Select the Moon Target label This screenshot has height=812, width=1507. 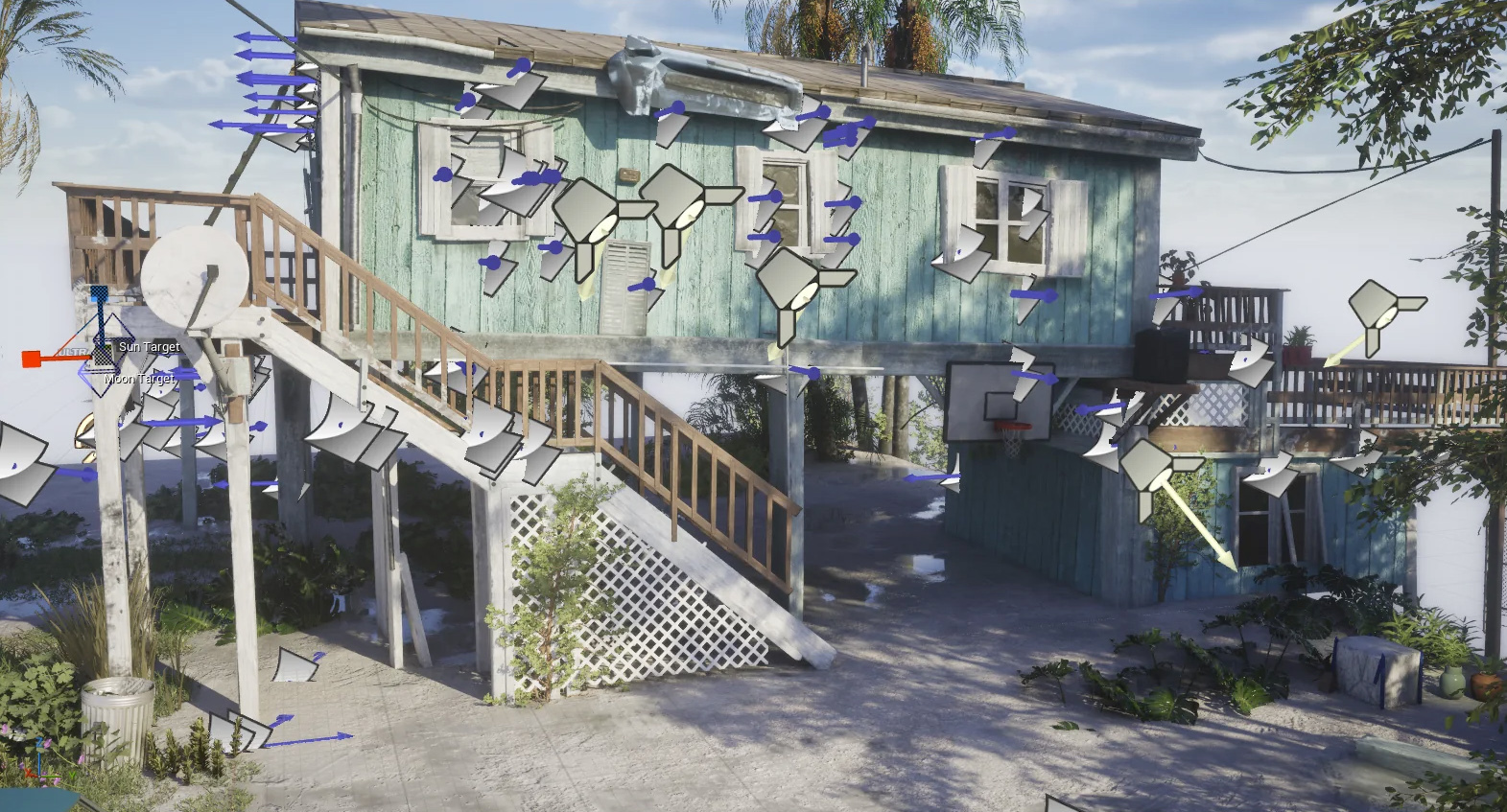point(140,379)
